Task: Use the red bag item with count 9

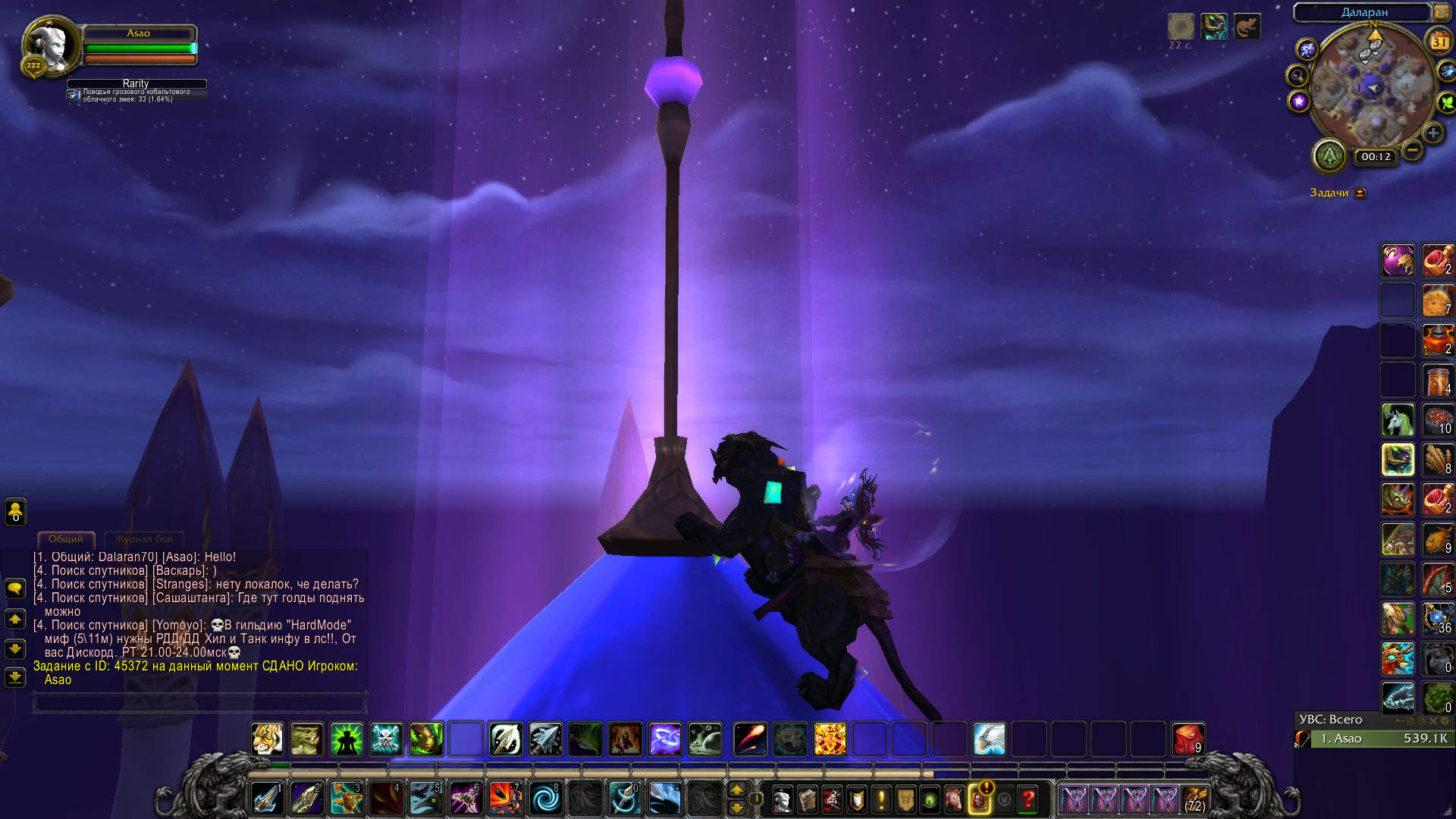Action: pyautogui.click(x=1188, y=739)
